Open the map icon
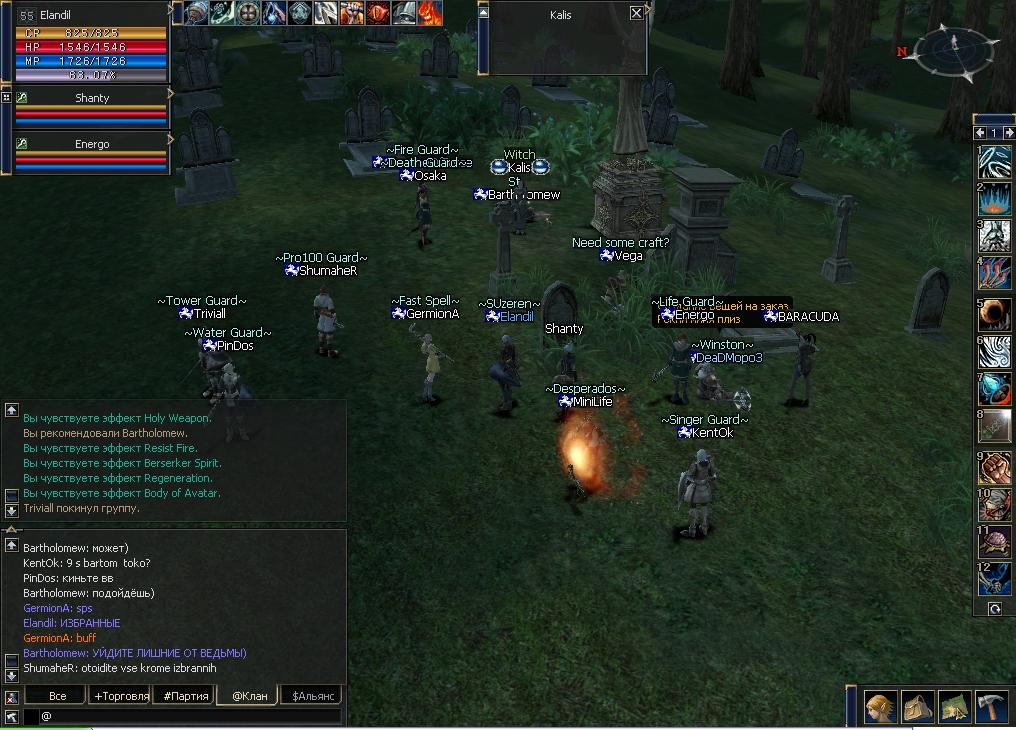The height and width of the screenshot is (730, 1016). point(954,707)
